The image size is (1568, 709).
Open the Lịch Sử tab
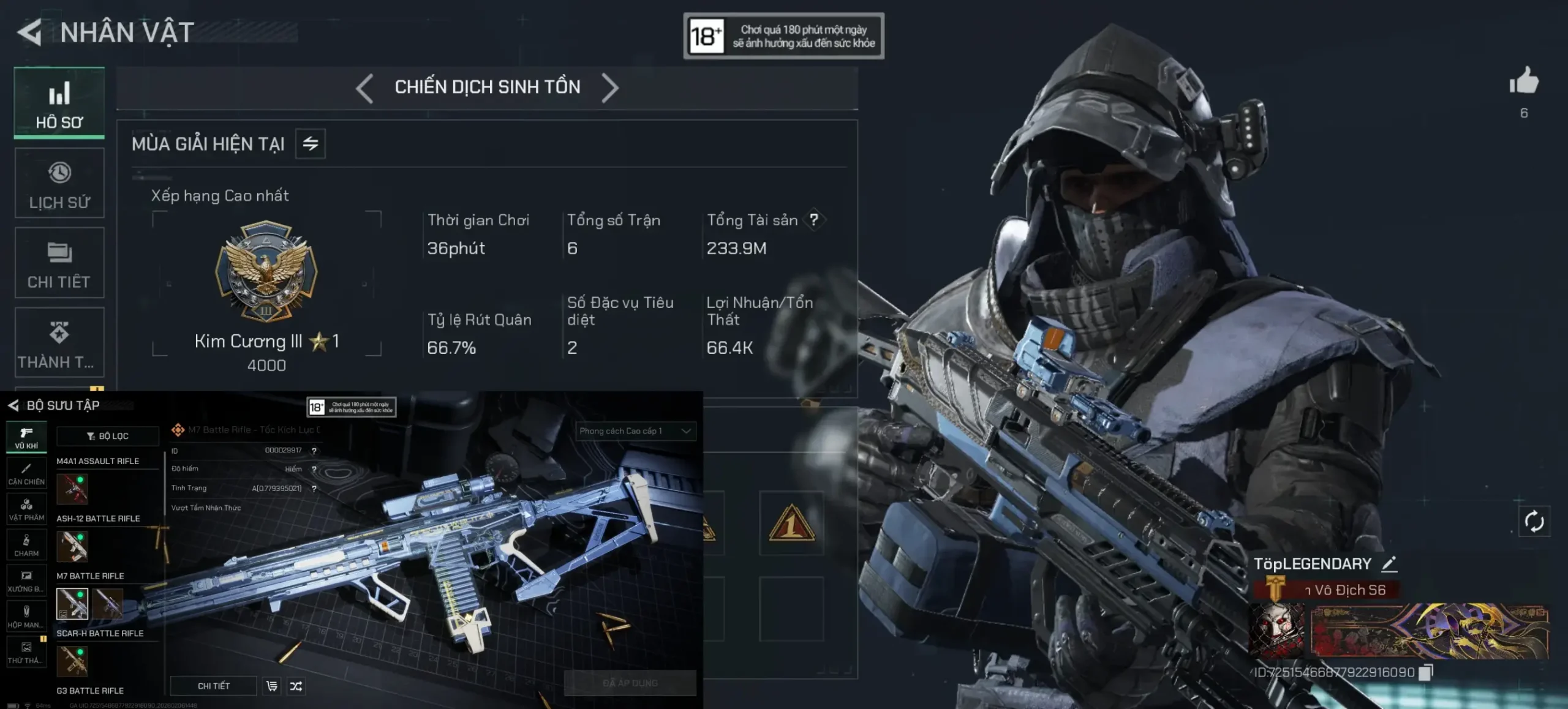pos(59,183)
